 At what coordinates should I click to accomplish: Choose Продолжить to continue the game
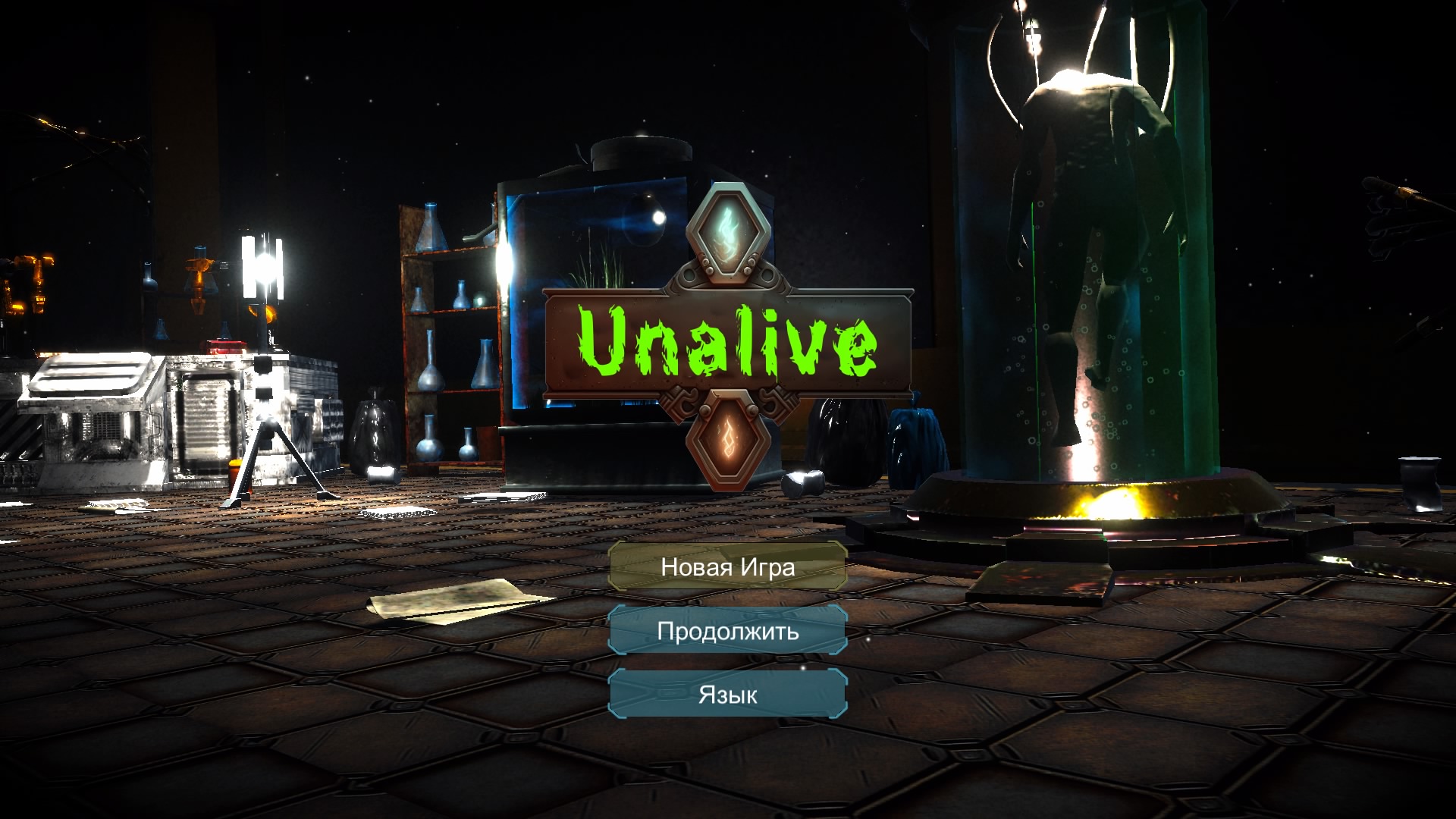pyautogui.click(x=727, y=630)
